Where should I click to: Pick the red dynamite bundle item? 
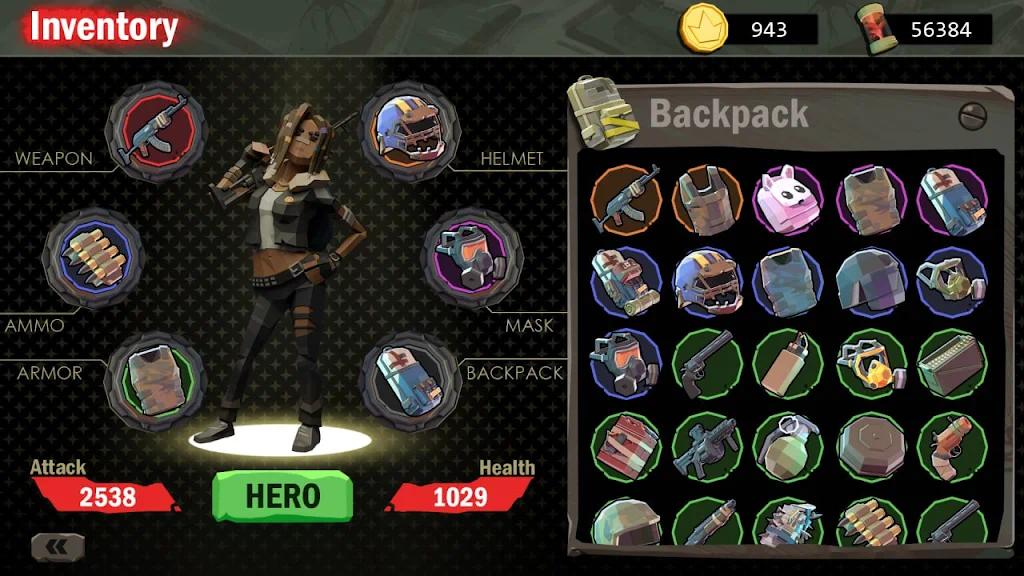click(625, 446)
